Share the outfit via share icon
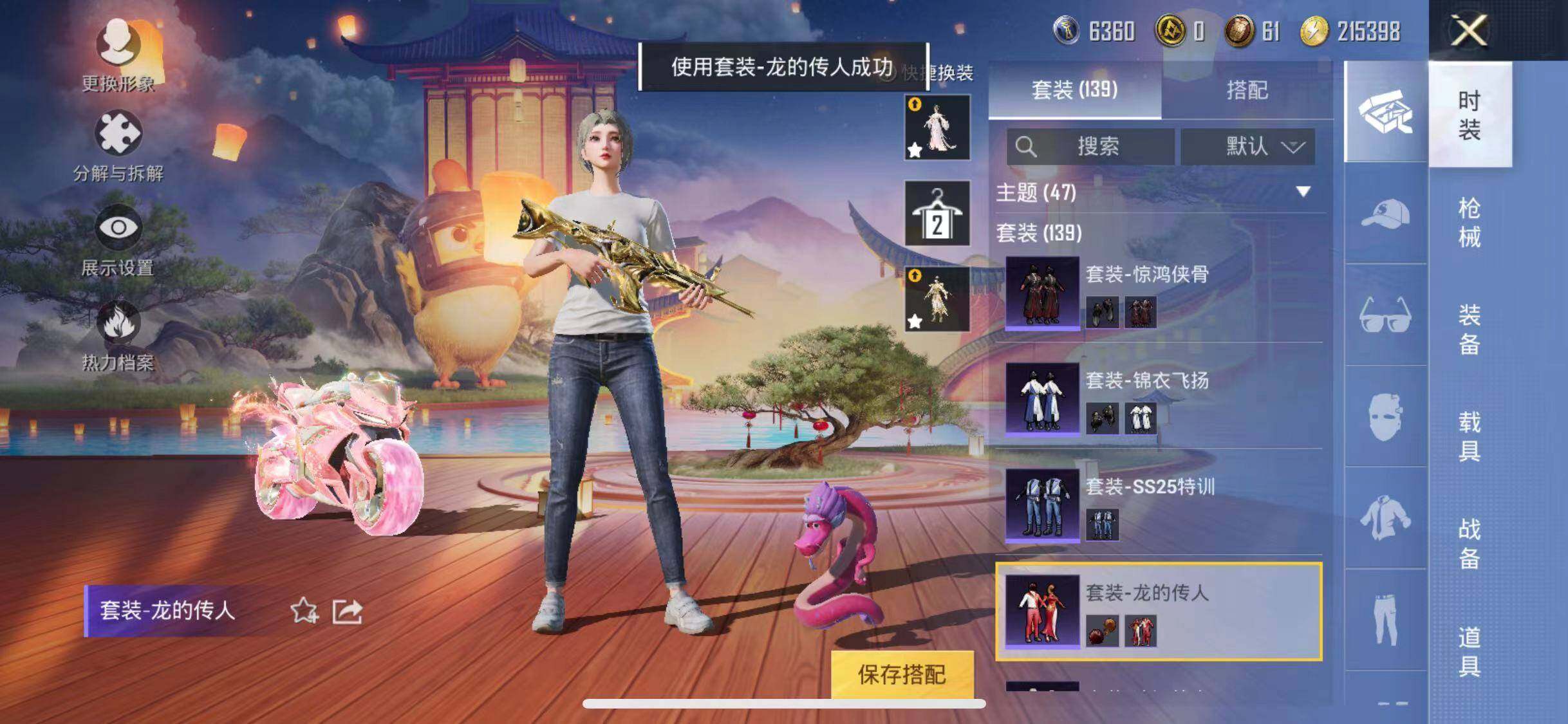1568x724 pixels. click(348, 611)
